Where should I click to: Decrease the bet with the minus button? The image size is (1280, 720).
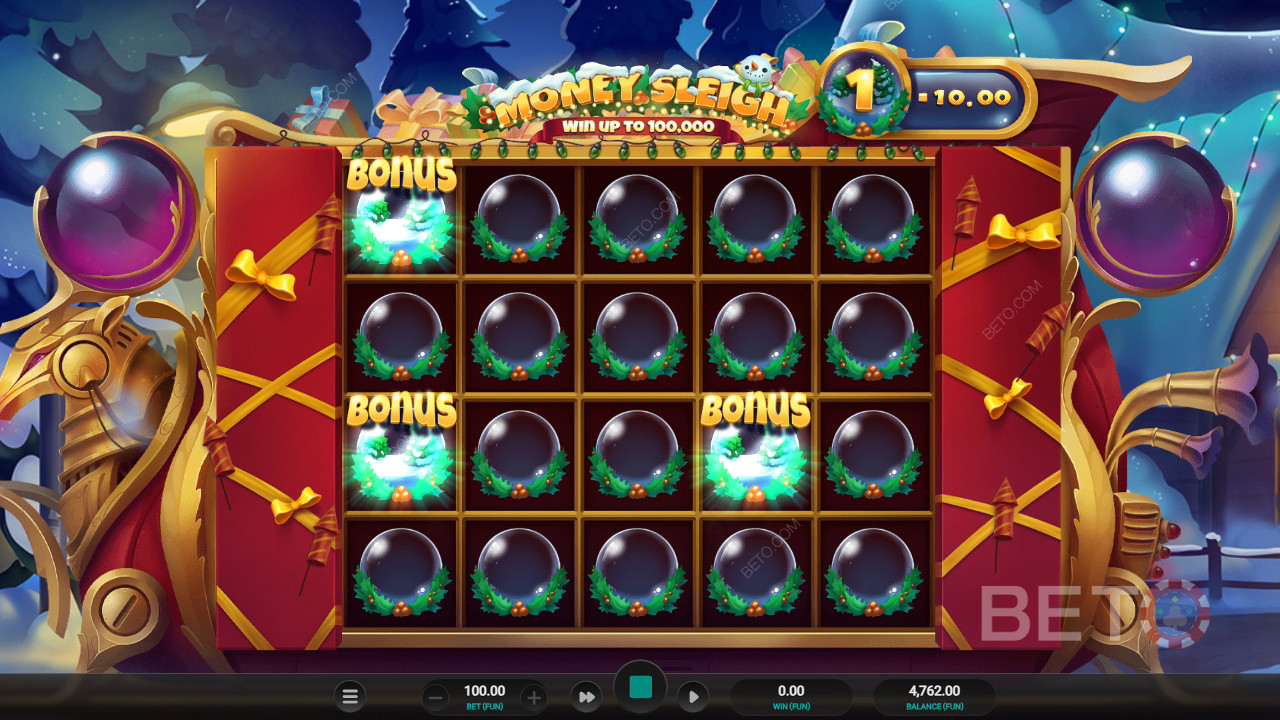coord(435,697)
